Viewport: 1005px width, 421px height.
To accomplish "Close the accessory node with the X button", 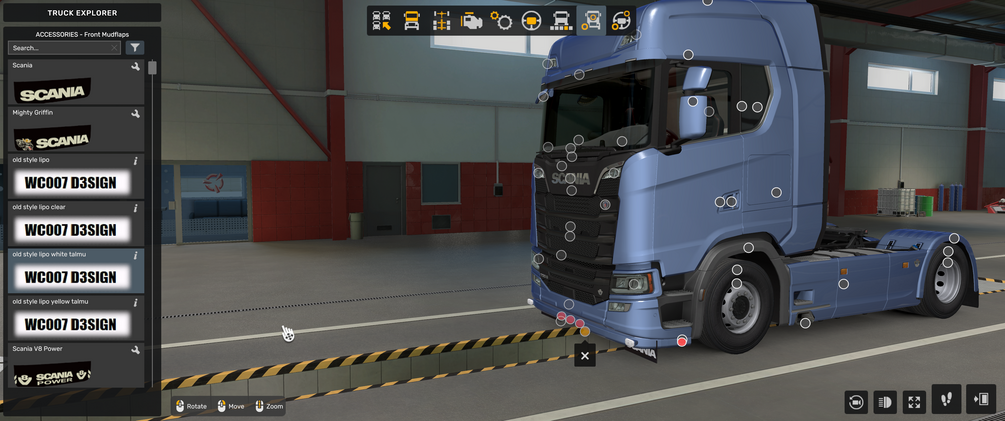I will 585,355.
